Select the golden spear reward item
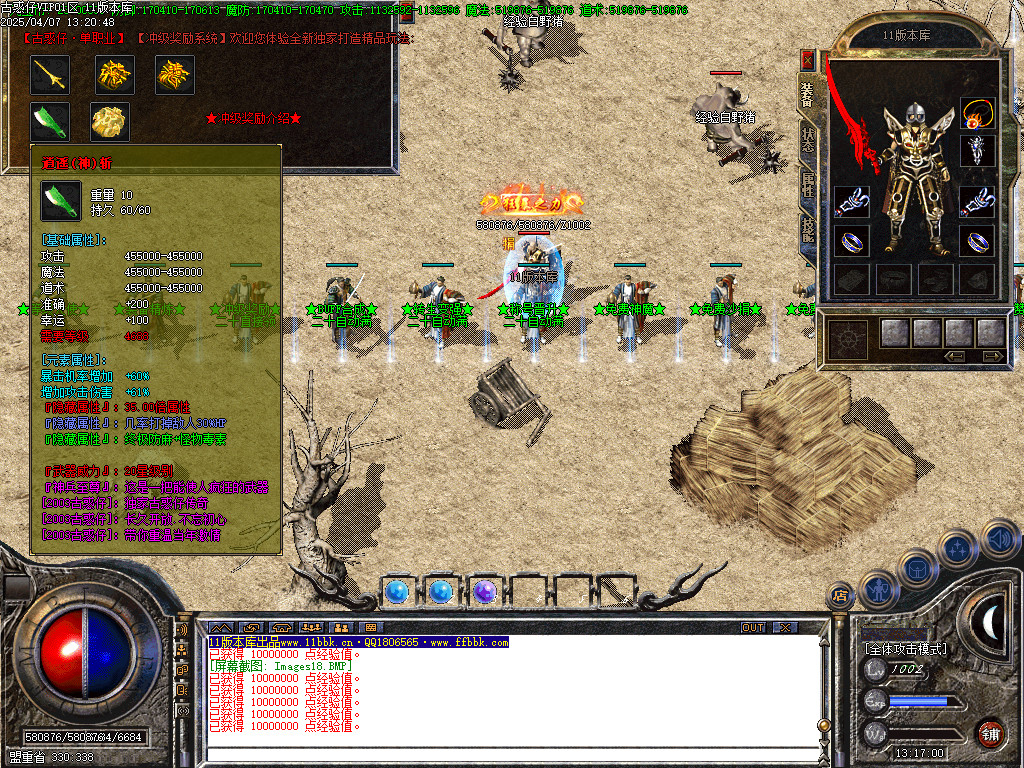 click(49, 74)
